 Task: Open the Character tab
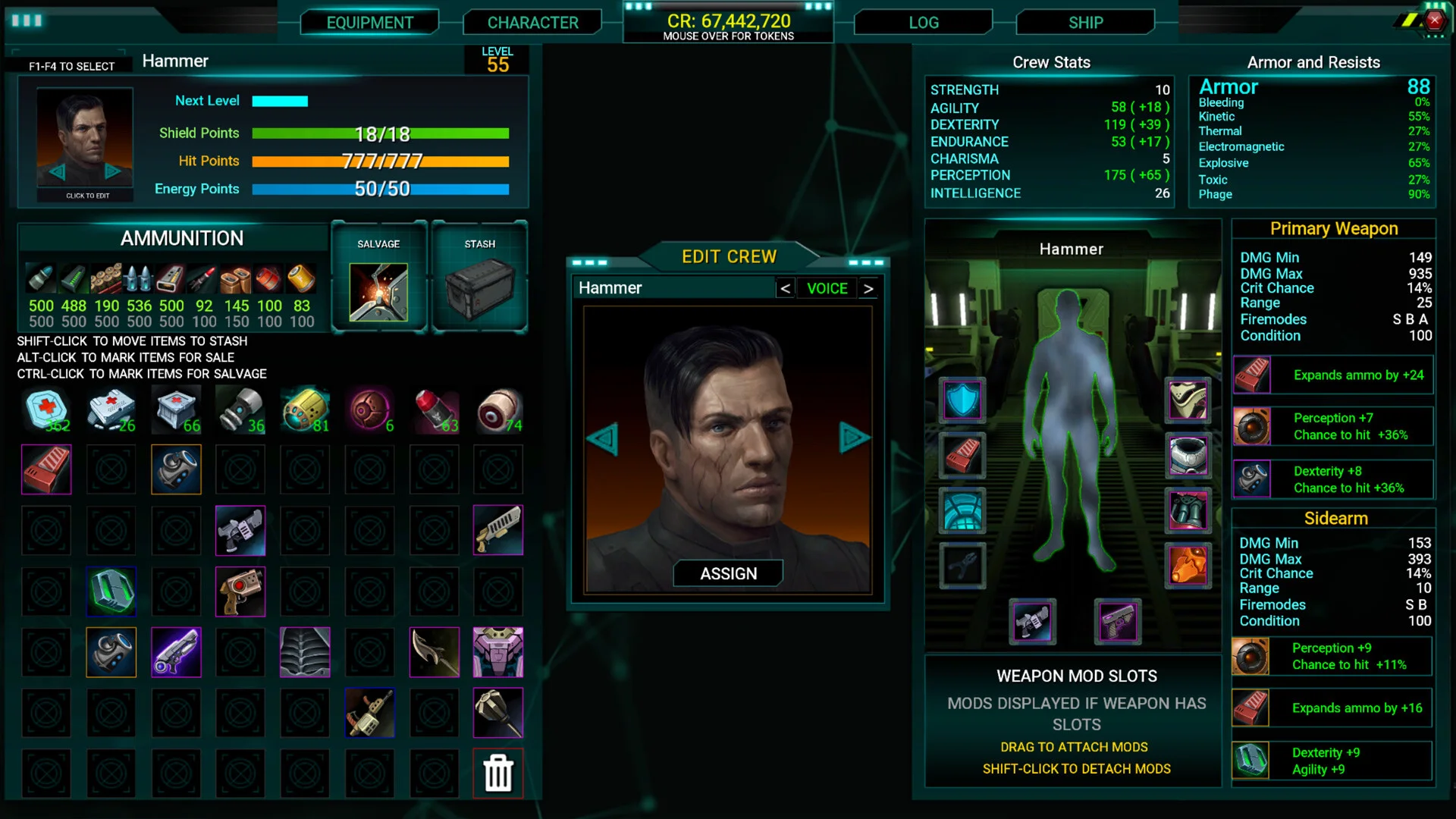point(532,23)
